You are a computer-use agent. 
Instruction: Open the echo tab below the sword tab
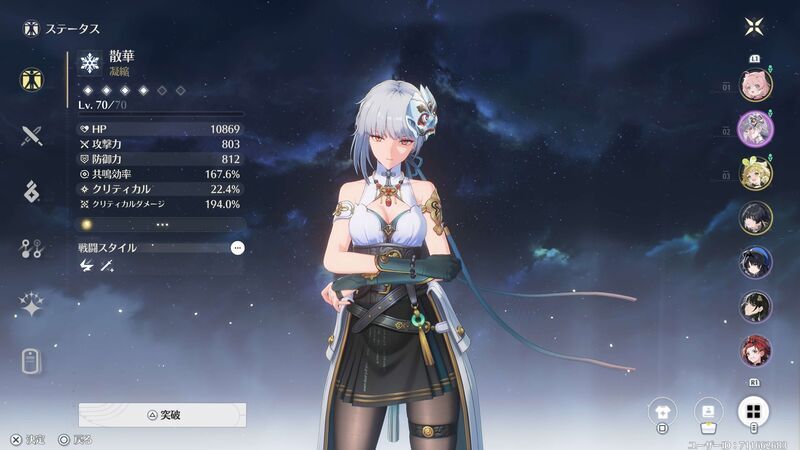(x=32, y=192)
